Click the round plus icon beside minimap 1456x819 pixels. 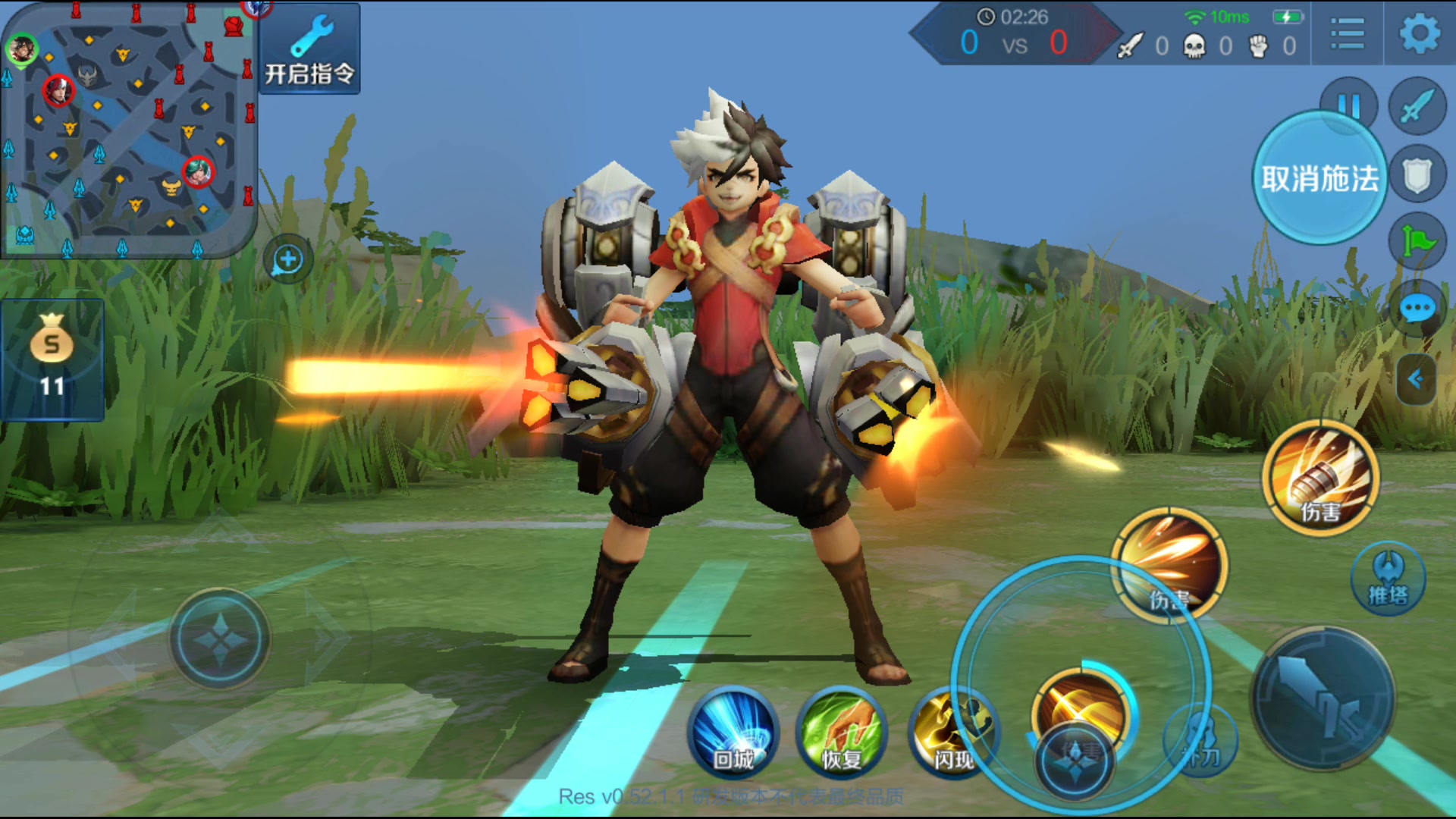288,260
